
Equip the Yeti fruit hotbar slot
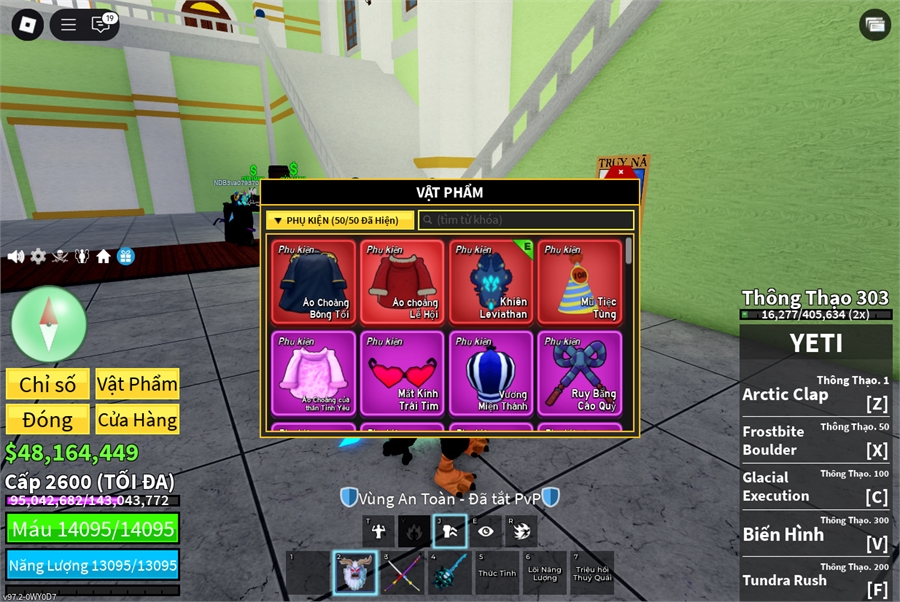pos(354,572)
